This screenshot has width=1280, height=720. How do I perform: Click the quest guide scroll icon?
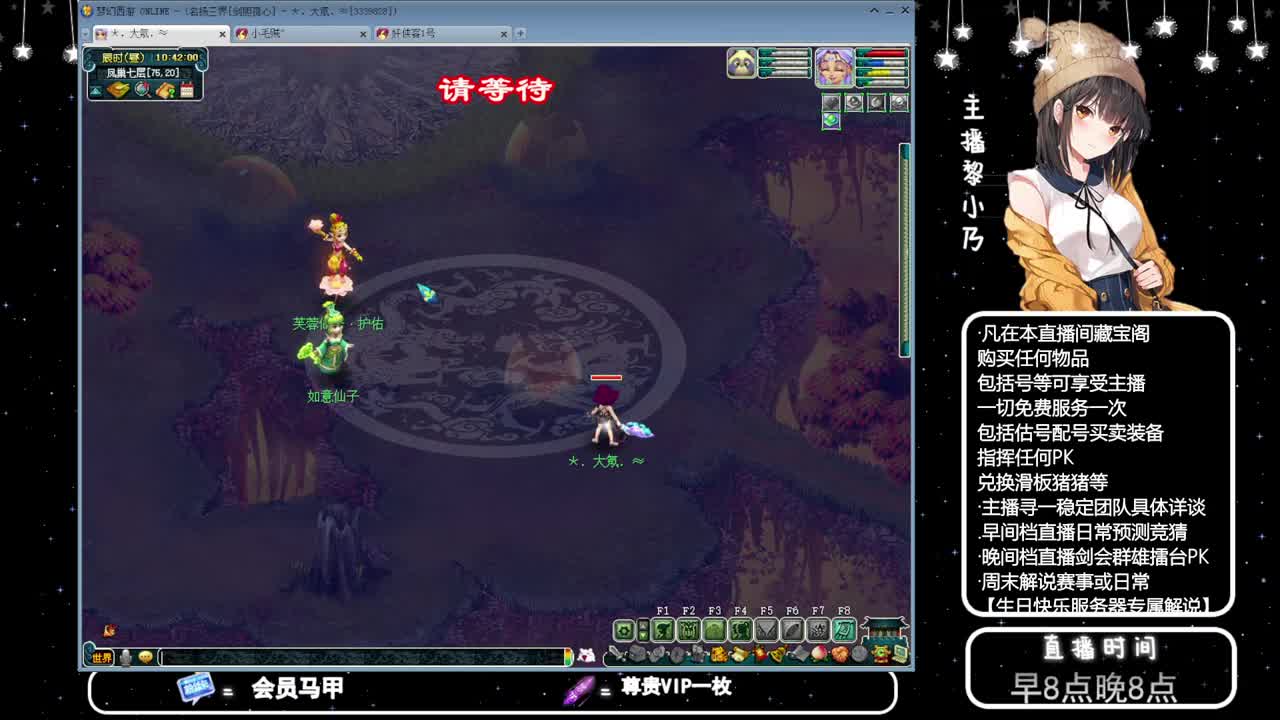tap(166, 90)
